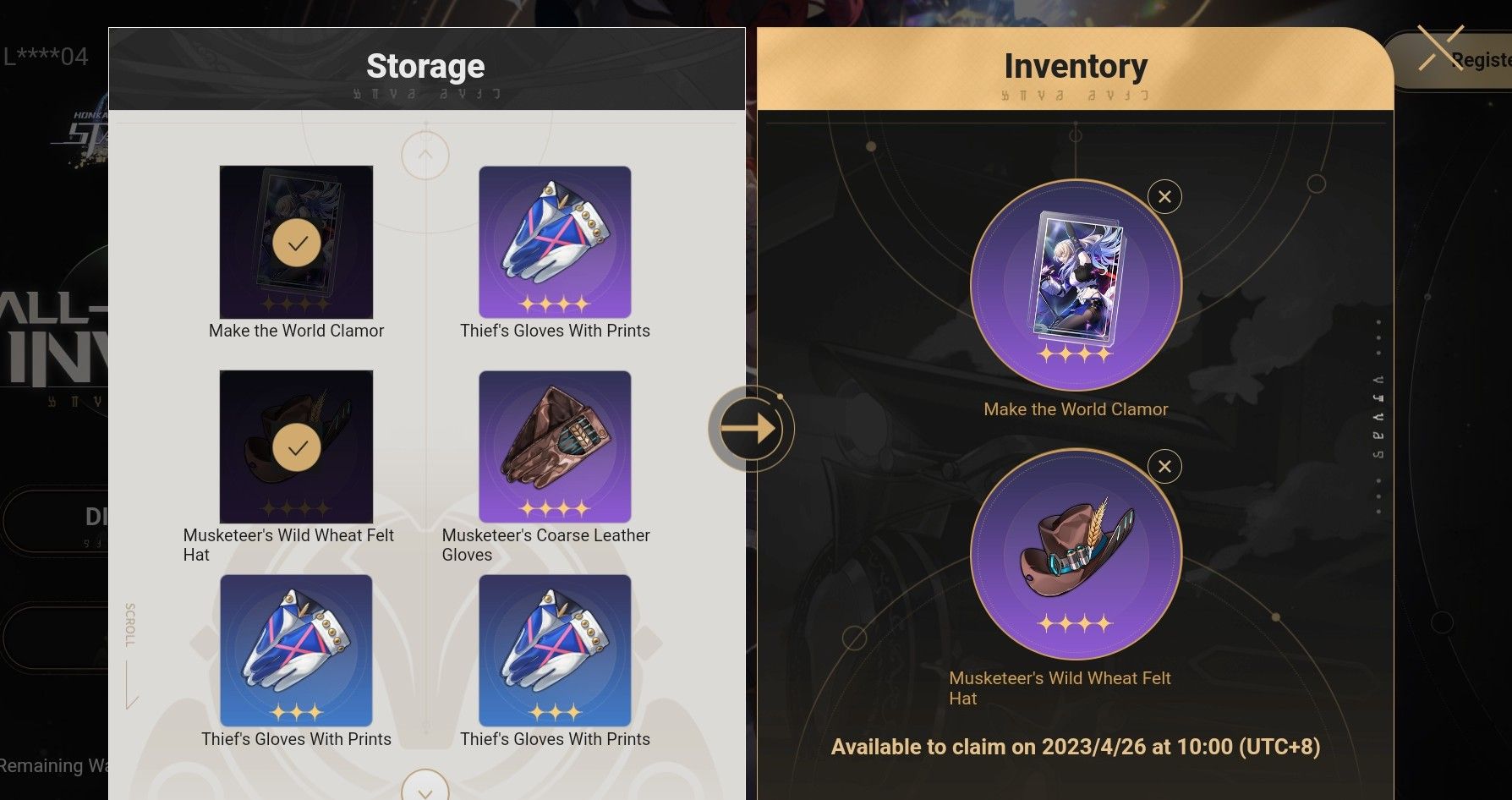Select Musketeer's Coarse Leather Gloves thumbnail
The image size is (1512, 800).
coord(556,447)
